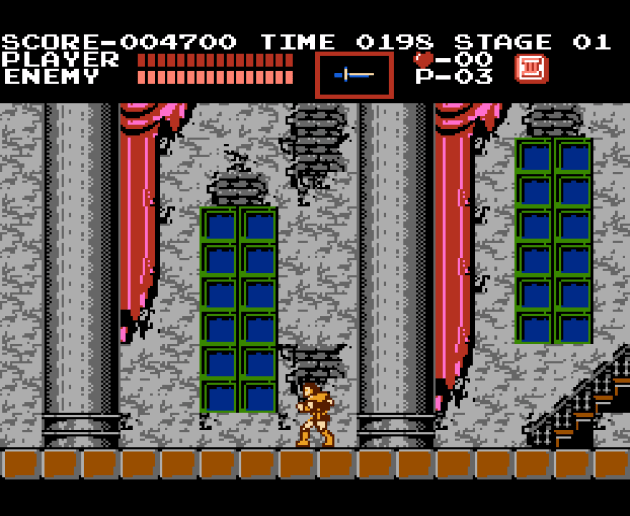This screenshot has height=516, width=630.
Task: Select the dagger sub-weapon box
Action: pyautogui.click(x=354, y=75)
